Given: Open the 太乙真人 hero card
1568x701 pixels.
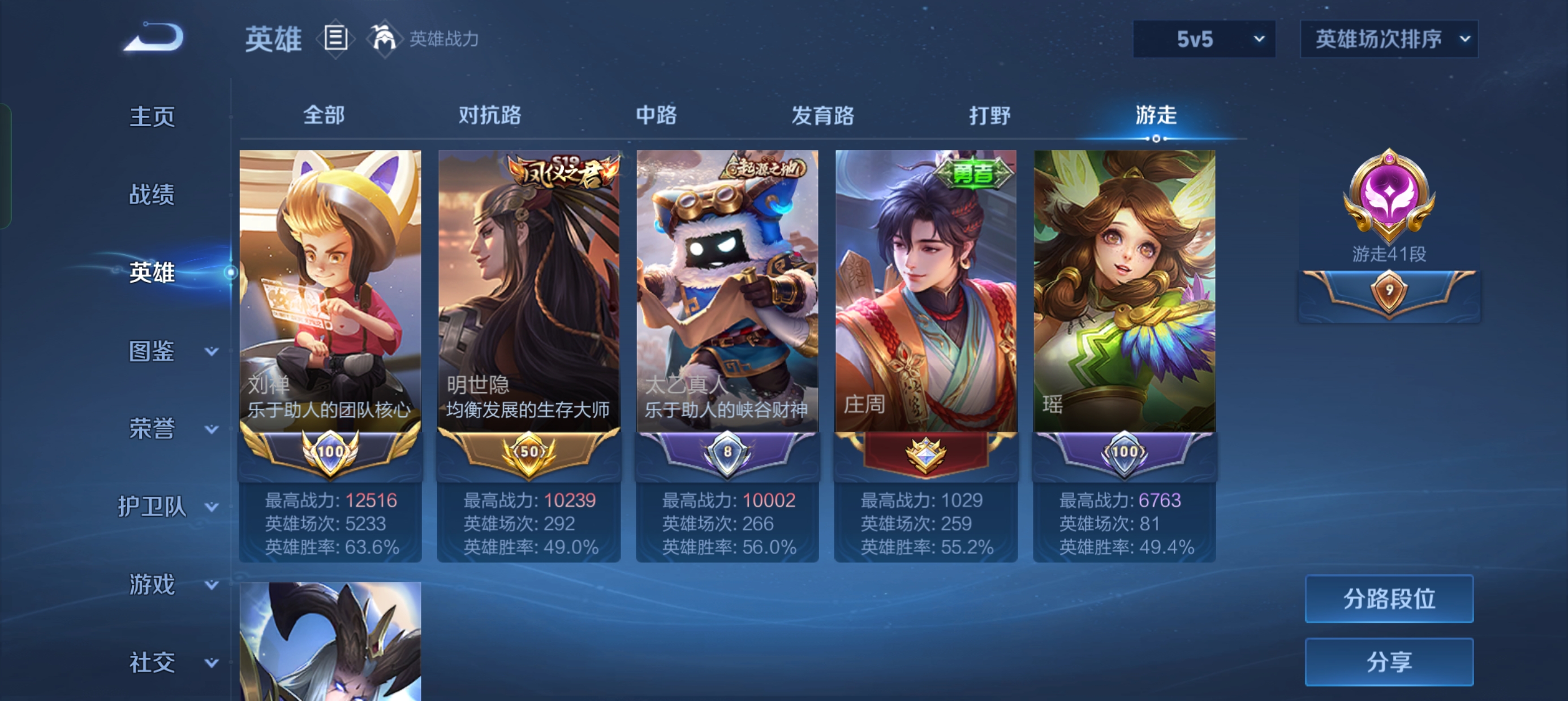Looking at the screenshot, I should (x=727, y=292).
